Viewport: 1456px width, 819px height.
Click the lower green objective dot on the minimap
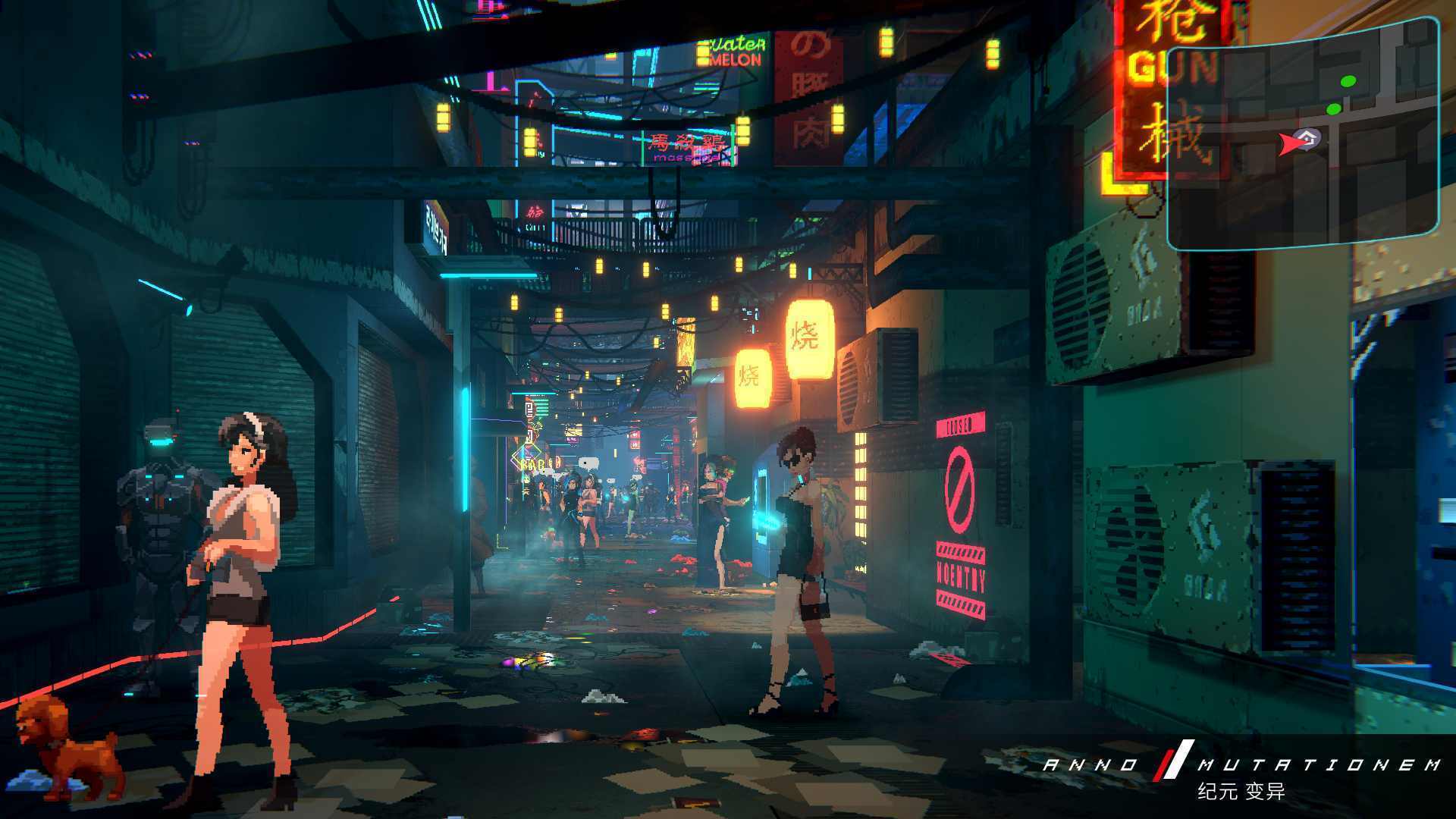click(x=1333, y=109)
